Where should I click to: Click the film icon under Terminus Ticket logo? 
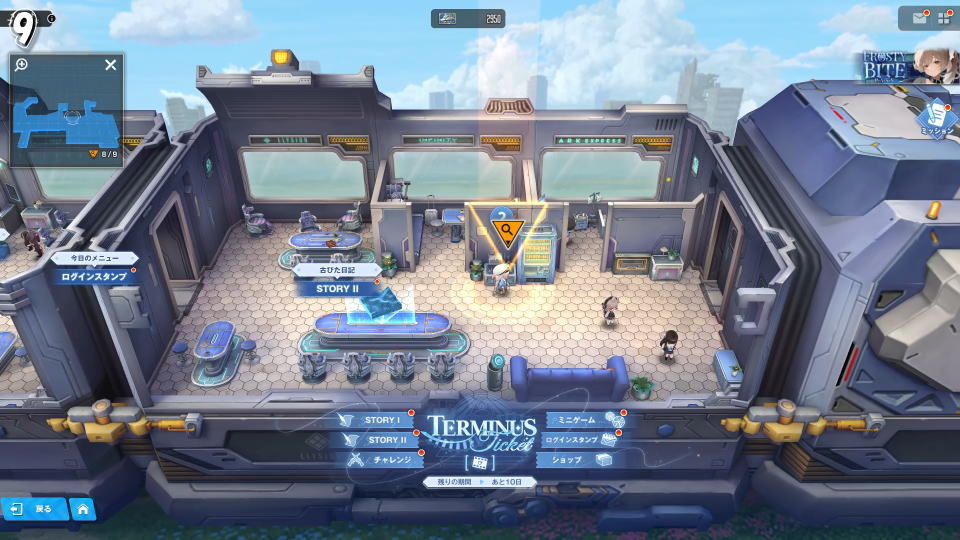click(479, 463)
